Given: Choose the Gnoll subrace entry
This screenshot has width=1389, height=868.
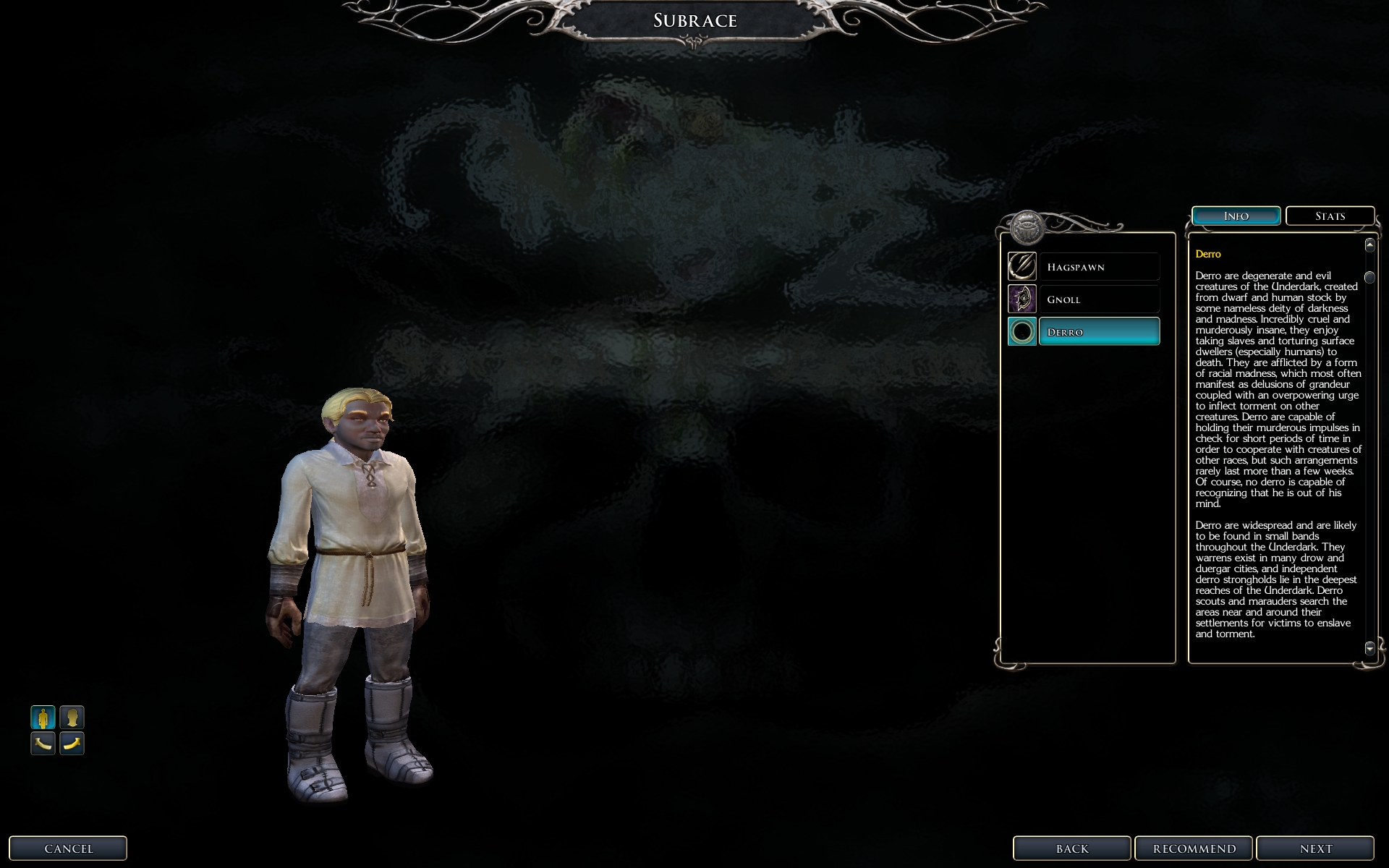Looking at the screenshot, I should [1098, 299].
